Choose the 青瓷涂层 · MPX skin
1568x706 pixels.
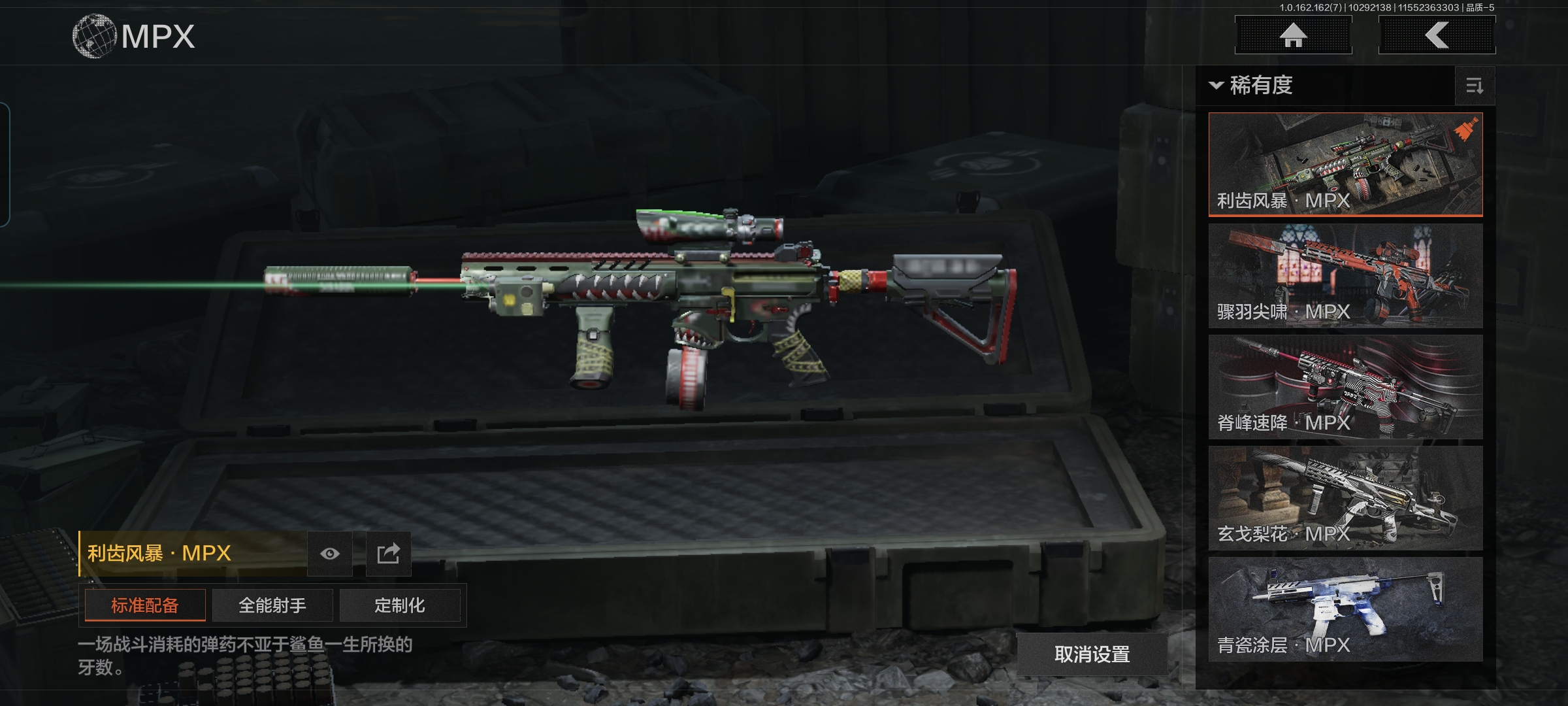[x=1345, y=609]
